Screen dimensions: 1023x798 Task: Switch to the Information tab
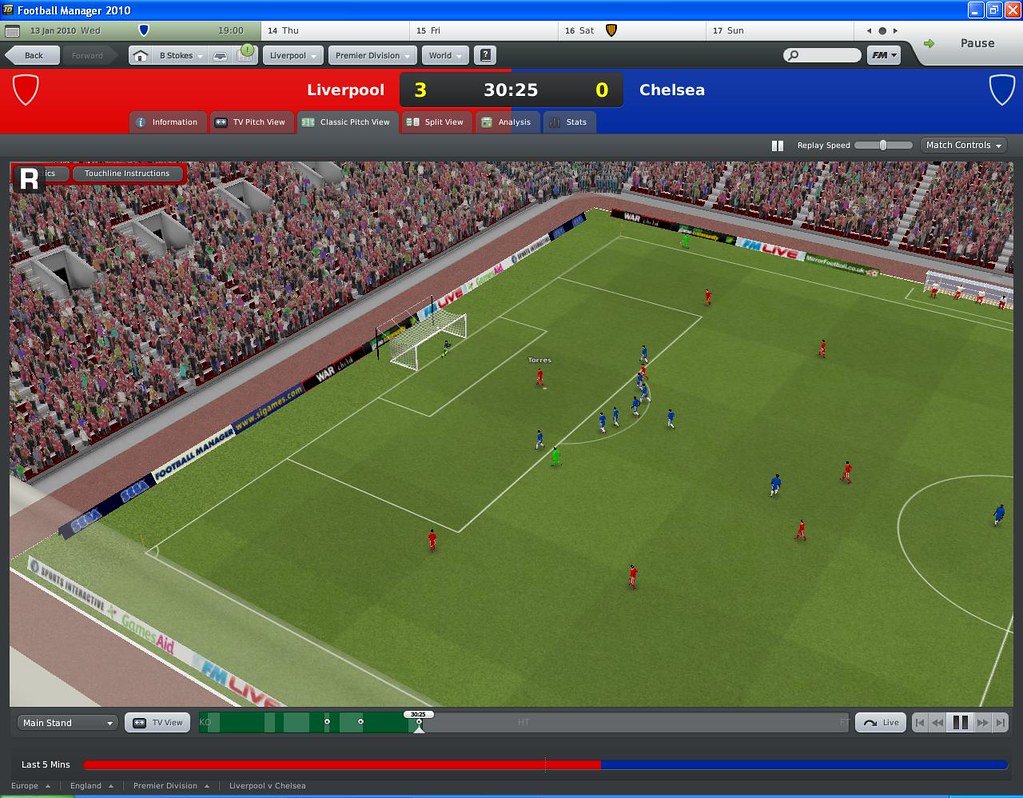[168, 122]
